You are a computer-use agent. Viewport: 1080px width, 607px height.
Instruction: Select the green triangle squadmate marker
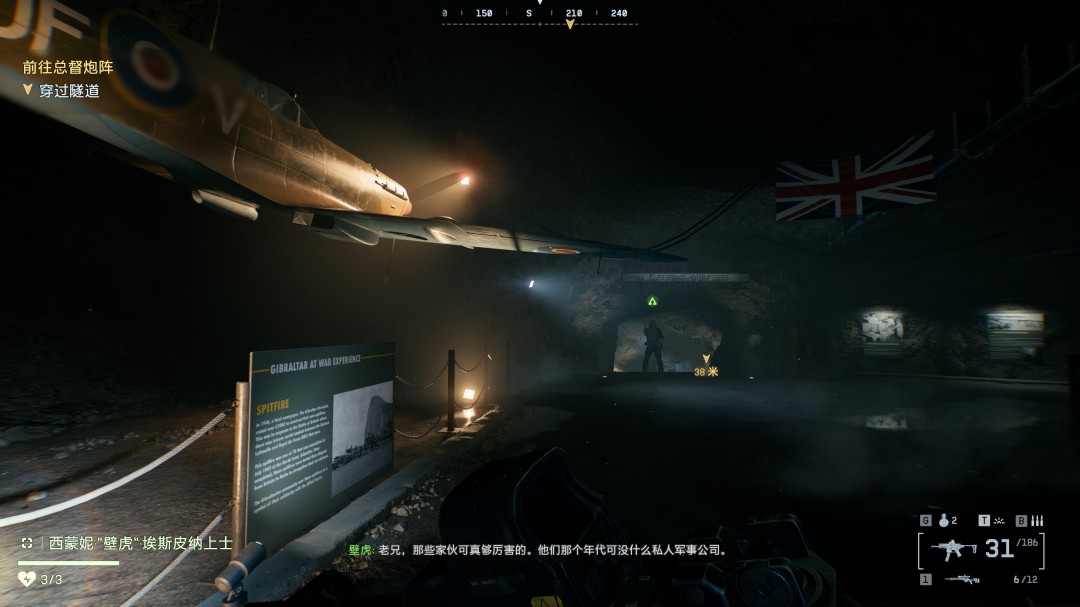[x=652, y=300]
